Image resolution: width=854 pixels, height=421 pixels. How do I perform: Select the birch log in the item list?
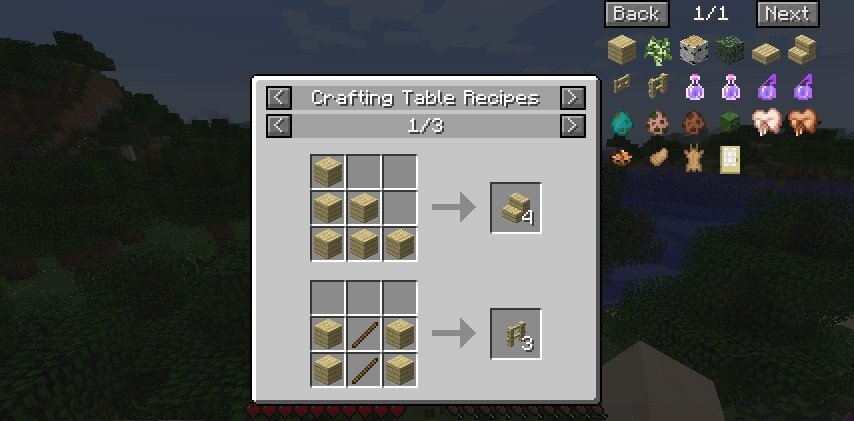tap(692, 49)
